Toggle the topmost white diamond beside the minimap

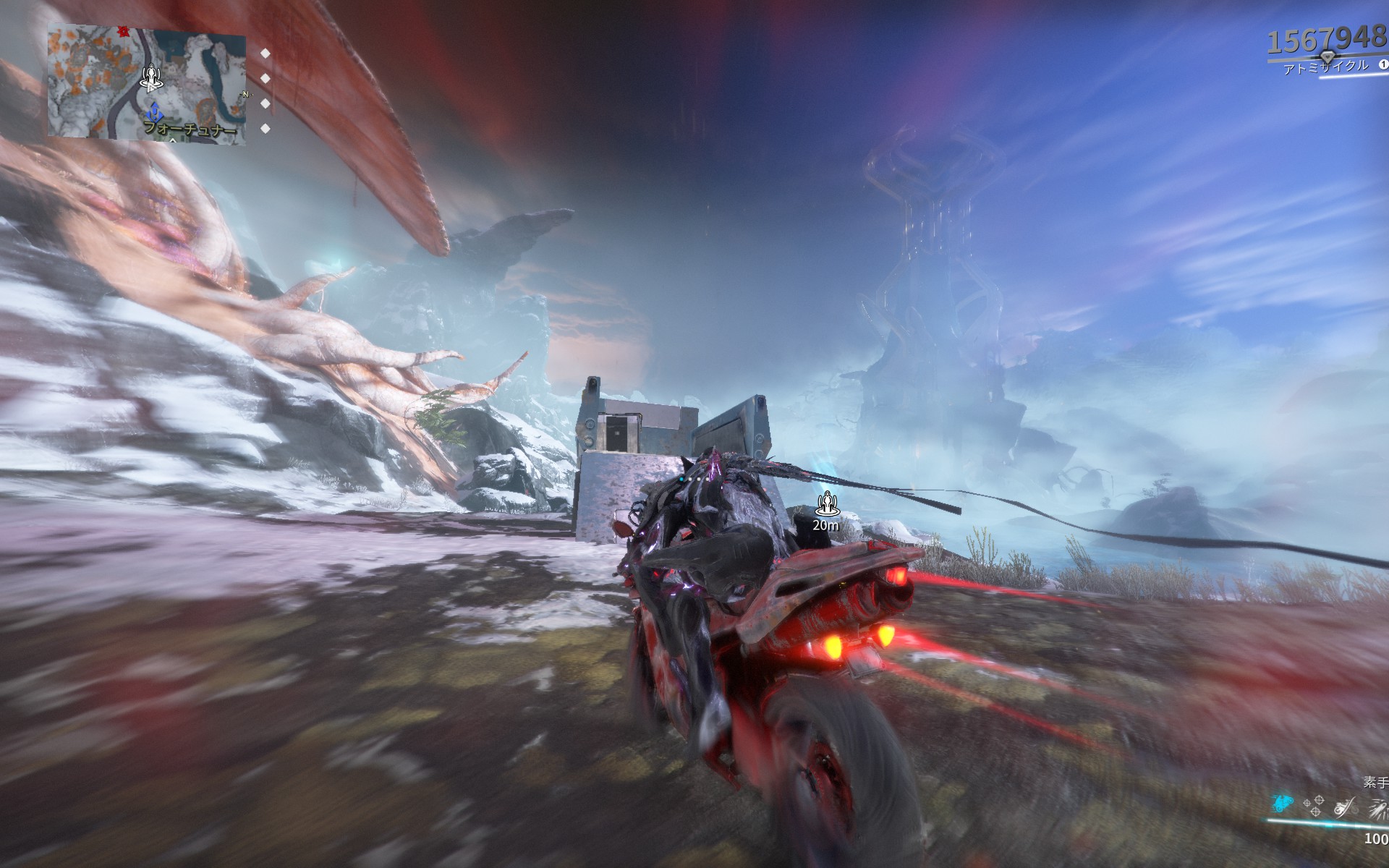click(x=266, y=52)
